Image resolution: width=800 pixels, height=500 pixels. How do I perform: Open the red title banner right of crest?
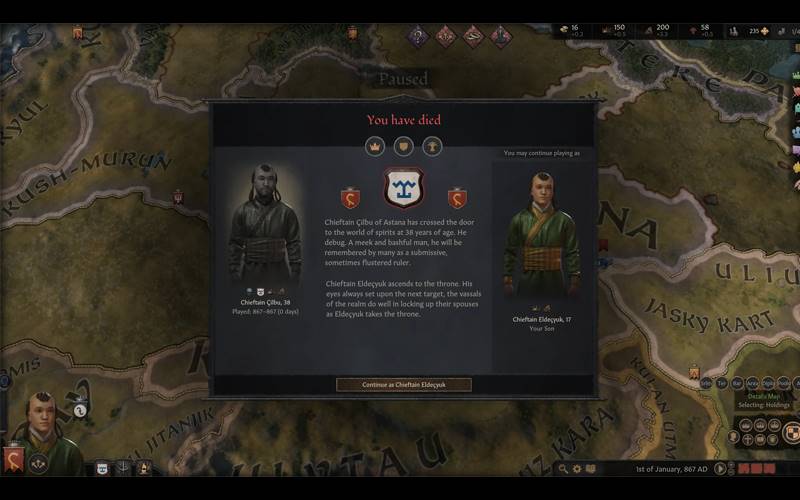tap(457, 198)
